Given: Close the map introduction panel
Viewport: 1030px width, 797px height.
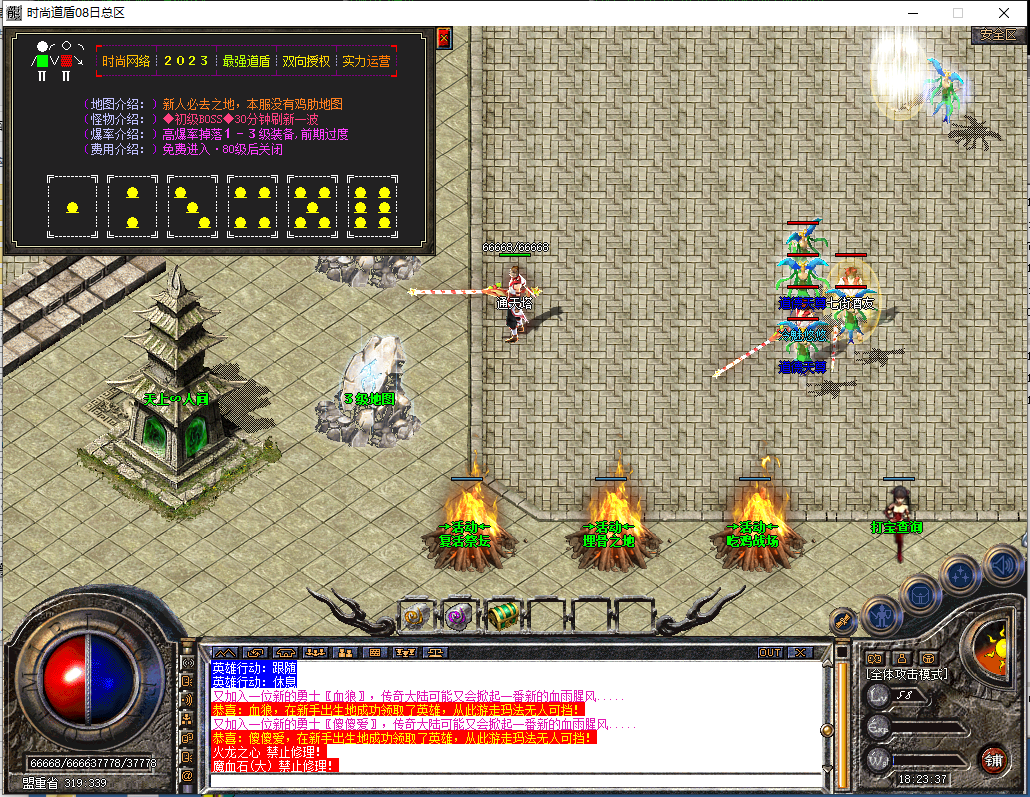Looking at the screenshot, I should coord(444,39).
